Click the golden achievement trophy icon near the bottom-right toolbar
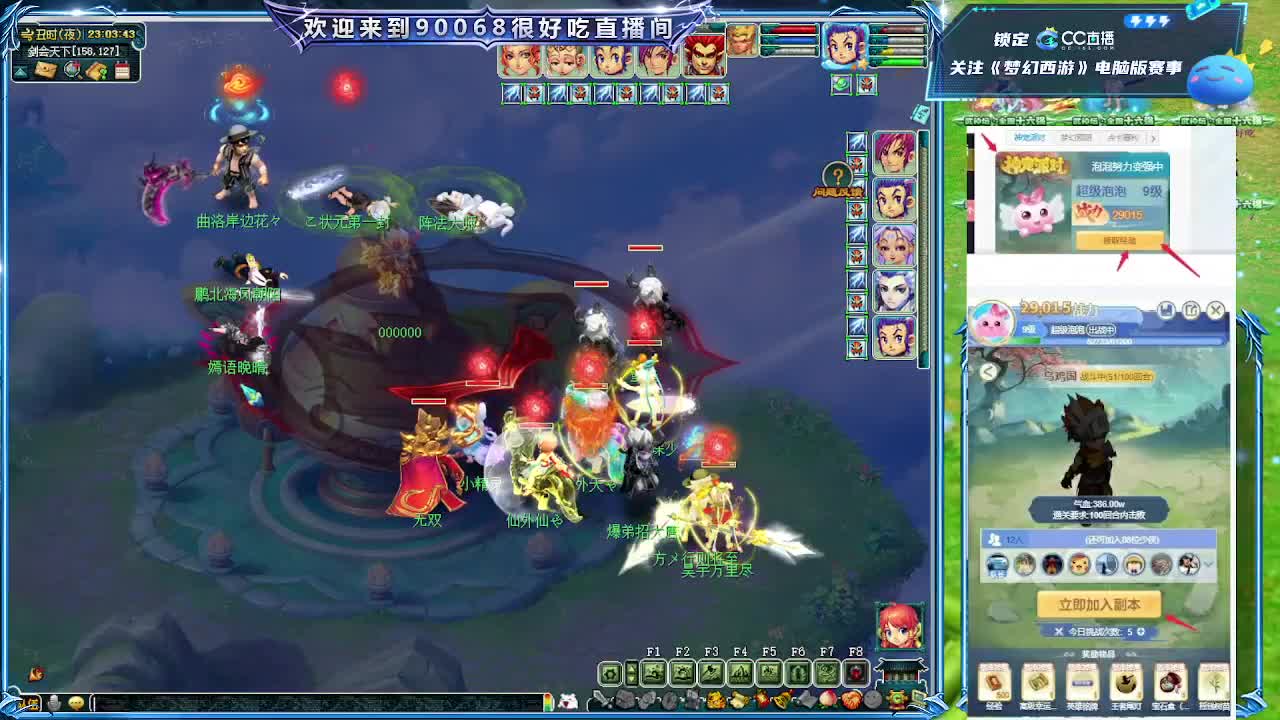The image size is (1280, 720). point(896,697)
